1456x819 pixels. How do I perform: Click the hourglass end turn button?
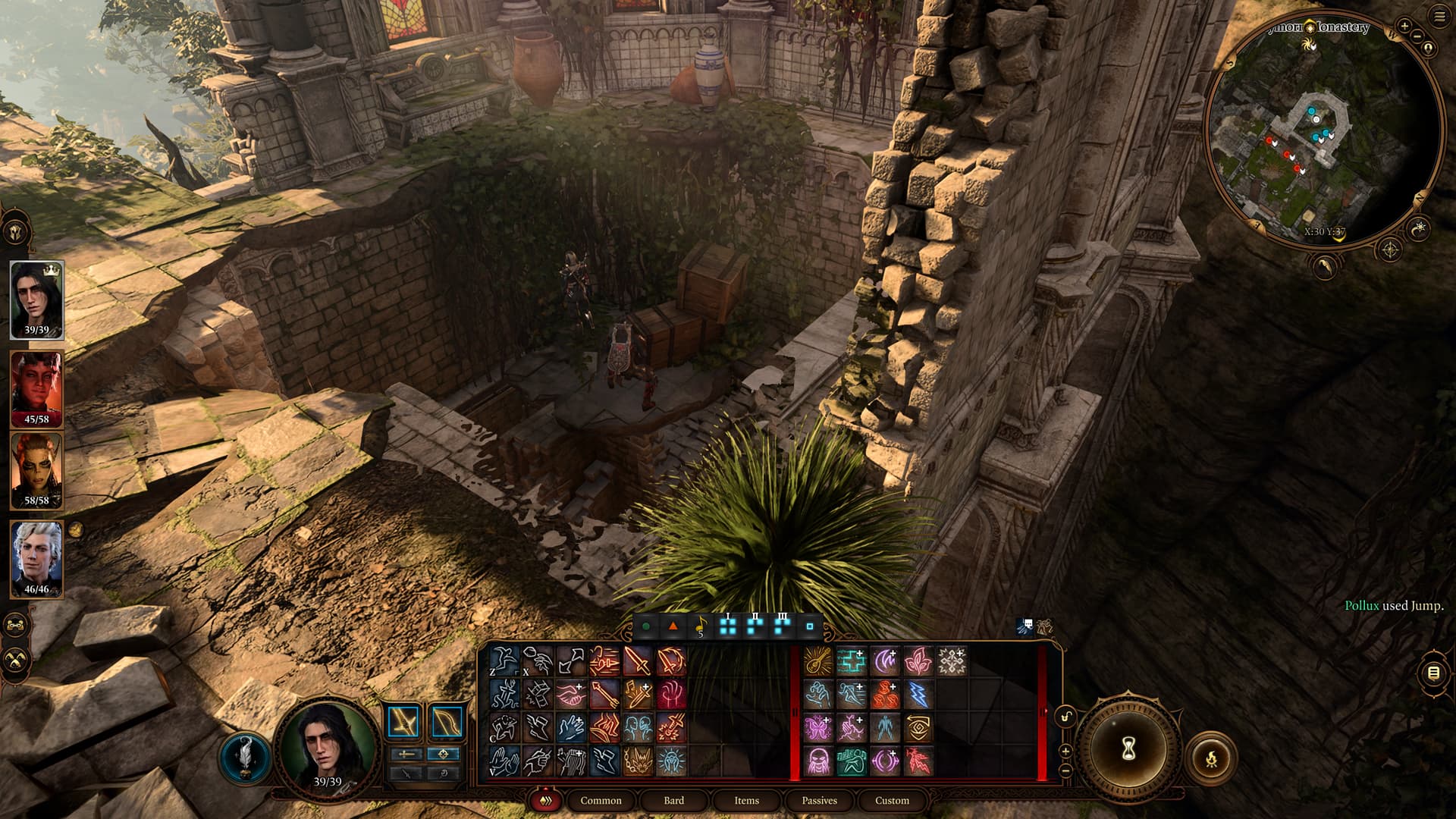click(x=1128, y=748)
